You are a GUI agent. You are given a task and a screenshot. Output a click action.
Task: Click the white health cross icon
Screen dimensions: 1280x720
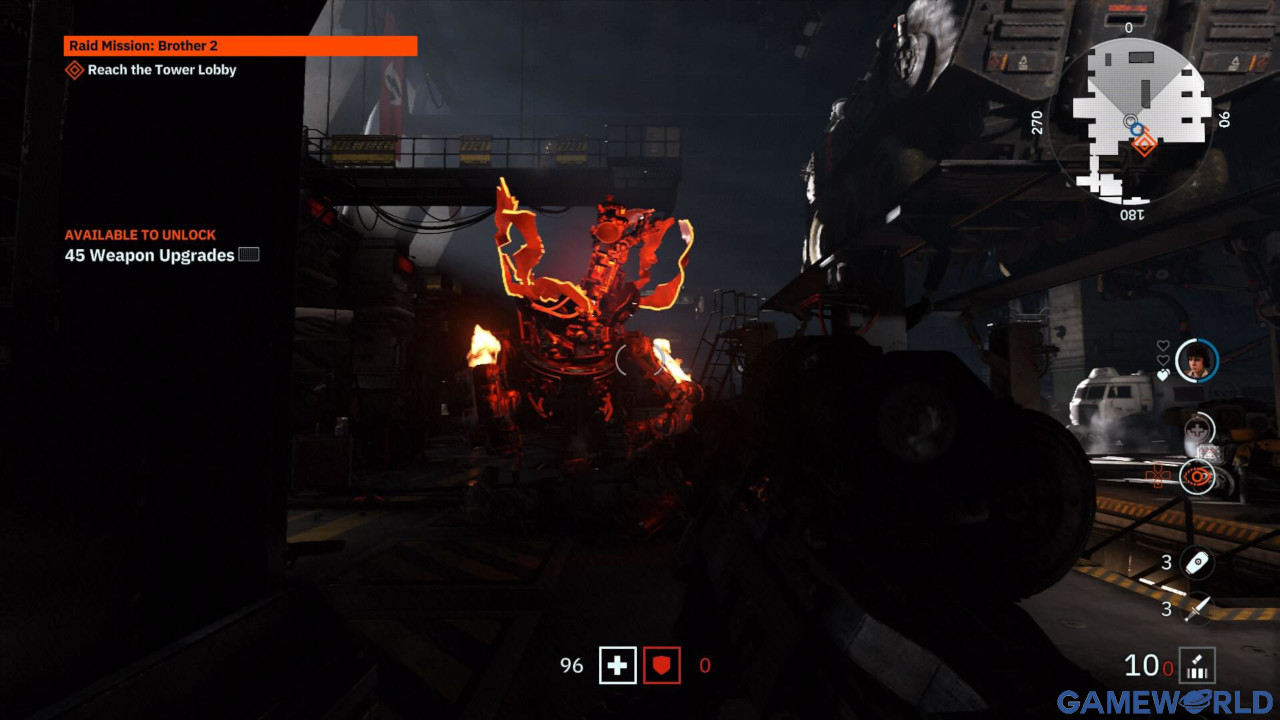(617, 665)
